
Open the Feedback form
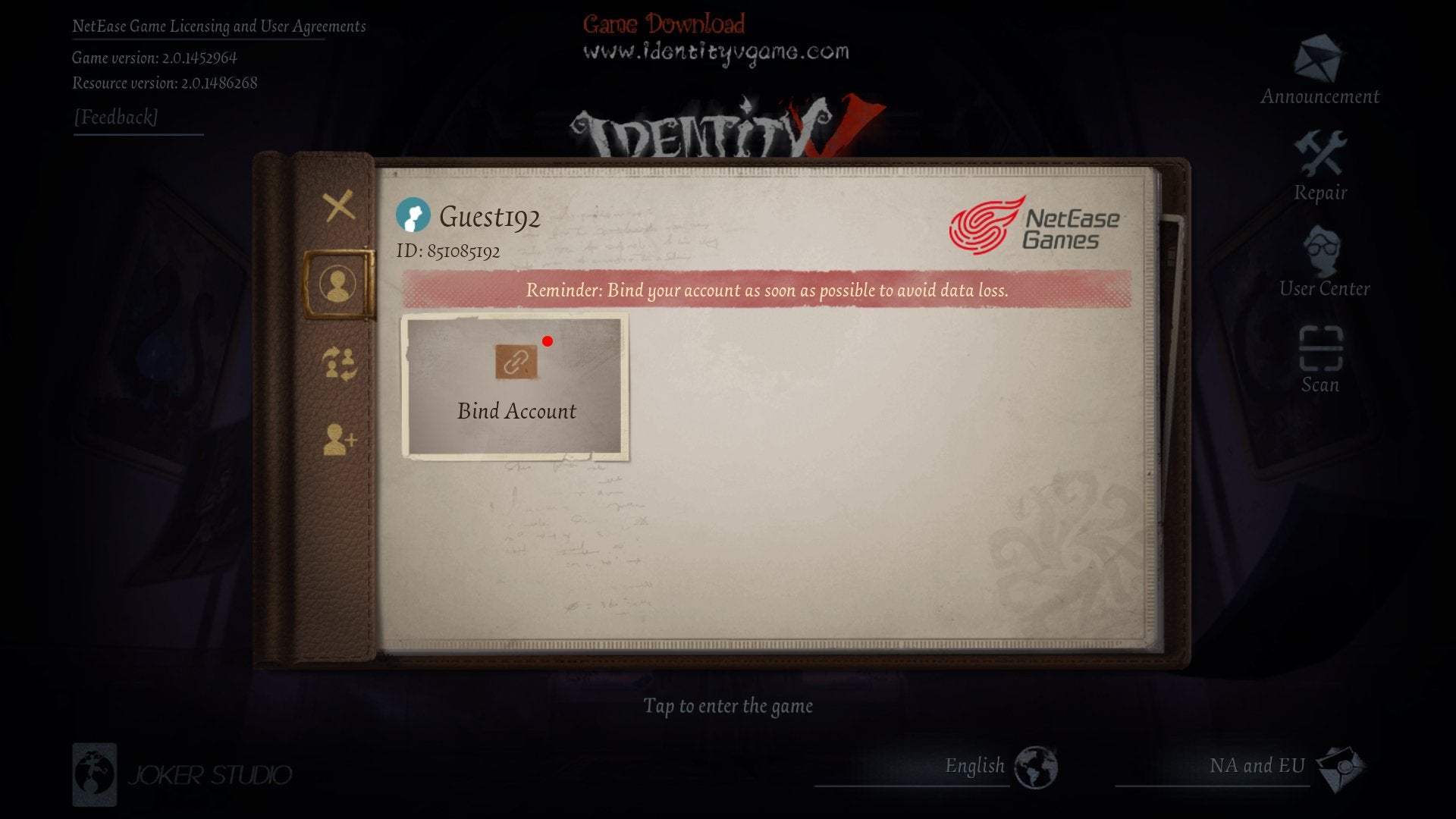(x=115, y=116)
